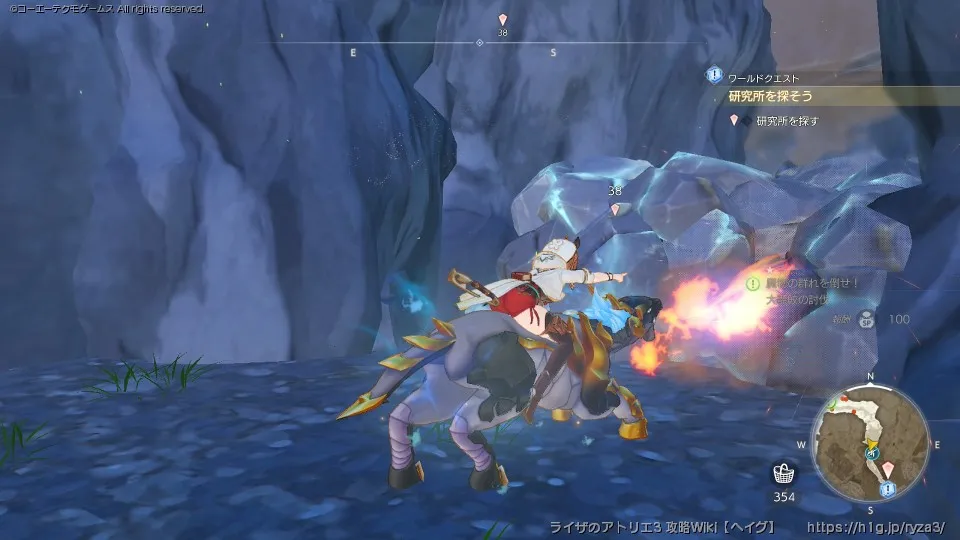Click the pink destination marker on the minimap
960x540 pixels.
[888, 468]
